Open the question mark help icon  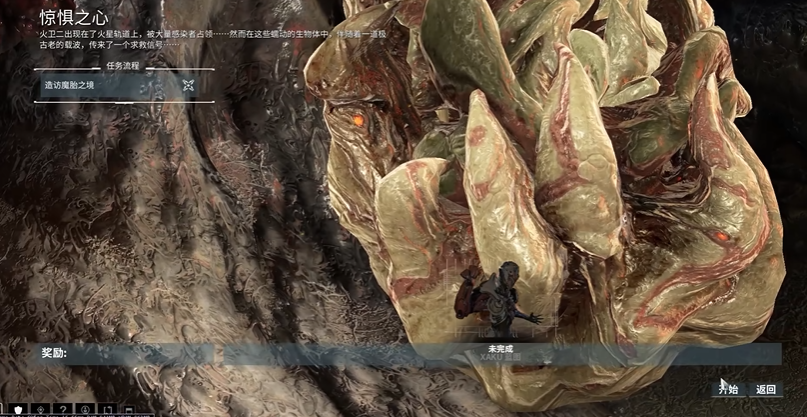(63, 410)
